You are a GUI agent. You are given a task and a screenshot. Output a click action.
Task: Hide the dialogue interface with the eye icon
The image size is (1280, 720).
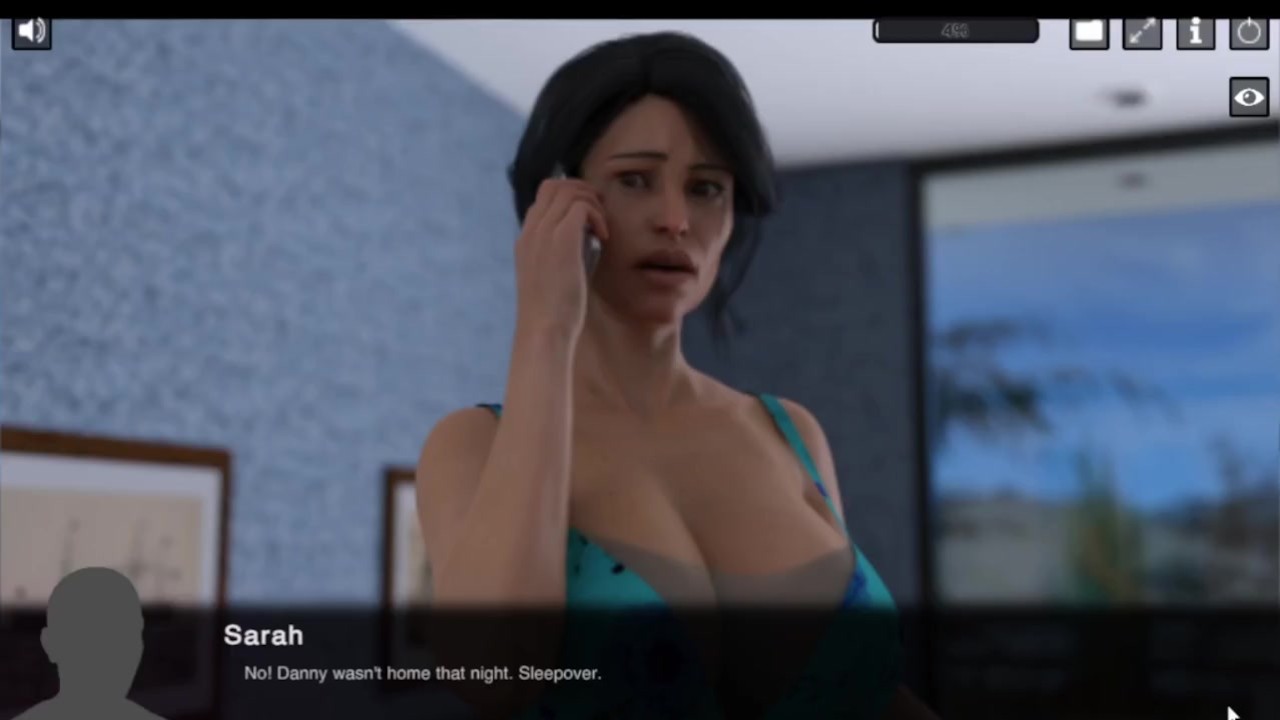(1248, 96)
